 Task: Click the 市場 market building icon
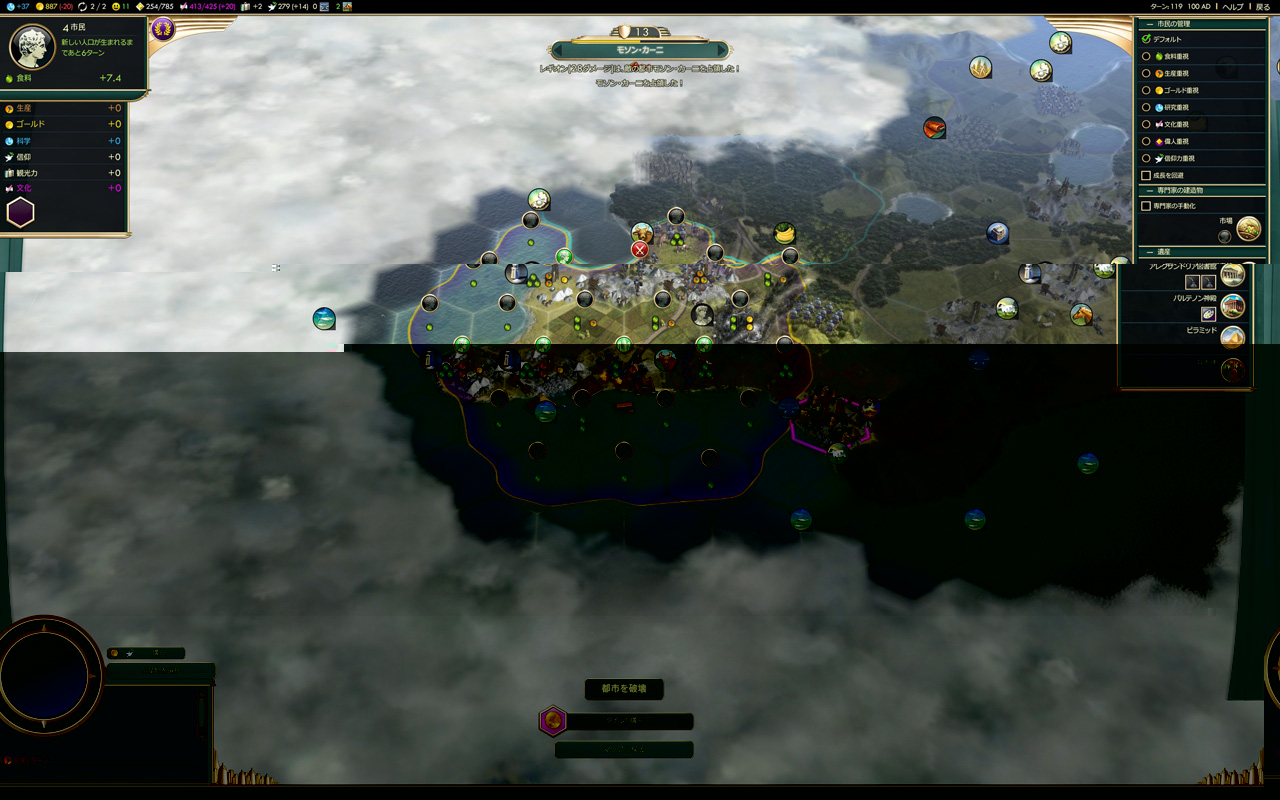click(x=1247, y=229)
